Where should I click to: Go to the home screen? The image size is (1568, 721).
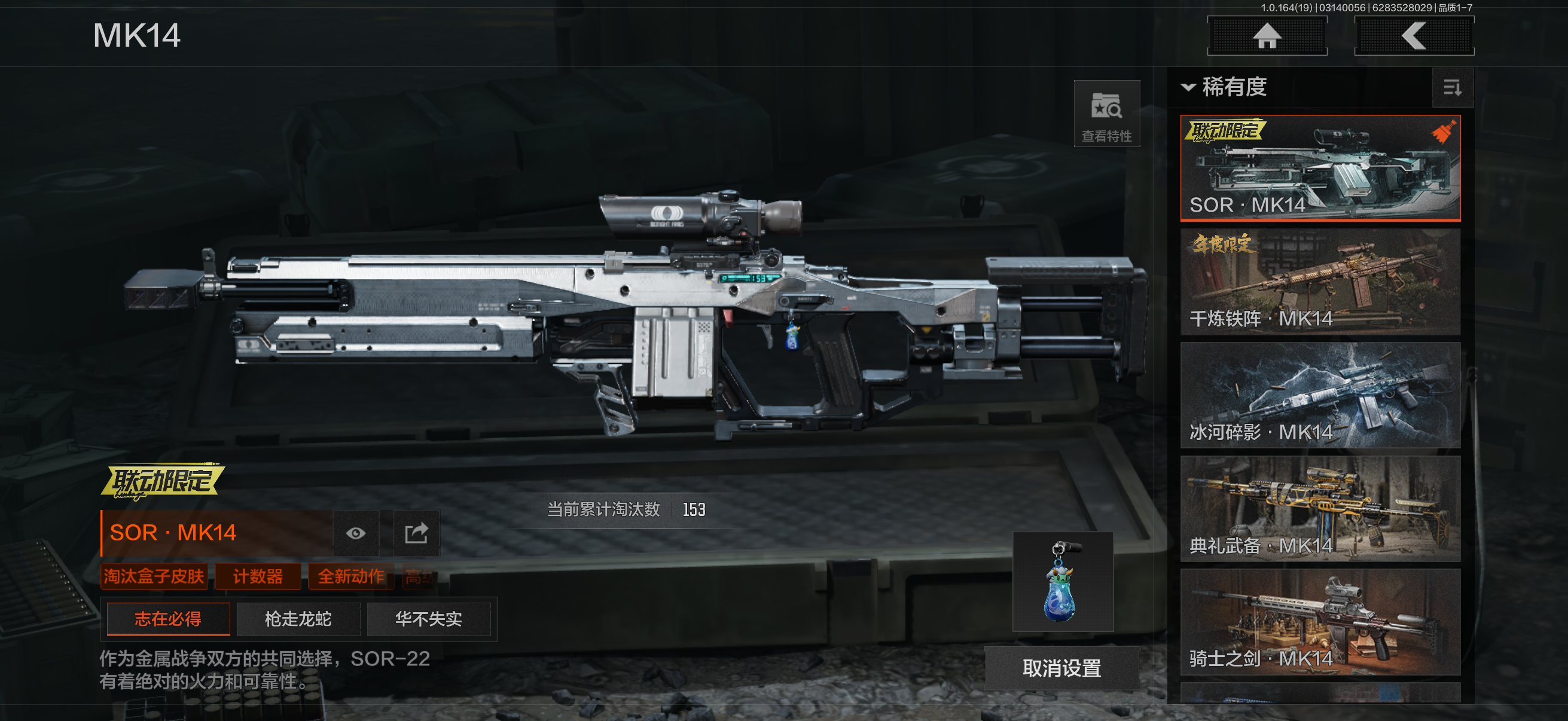(1267, 36)
